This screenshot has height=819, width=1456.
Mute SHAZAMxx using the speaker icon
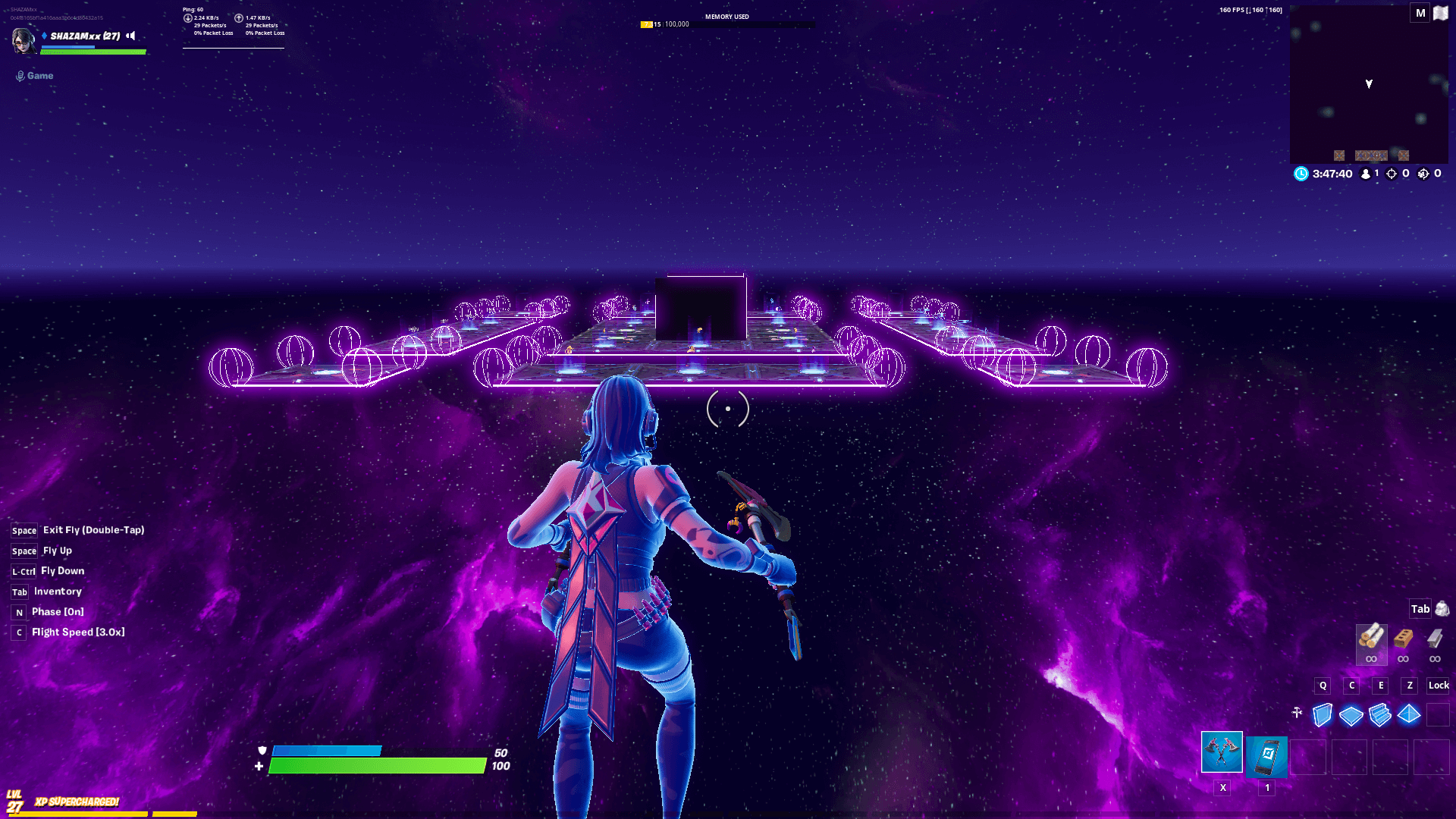(130, 36)
